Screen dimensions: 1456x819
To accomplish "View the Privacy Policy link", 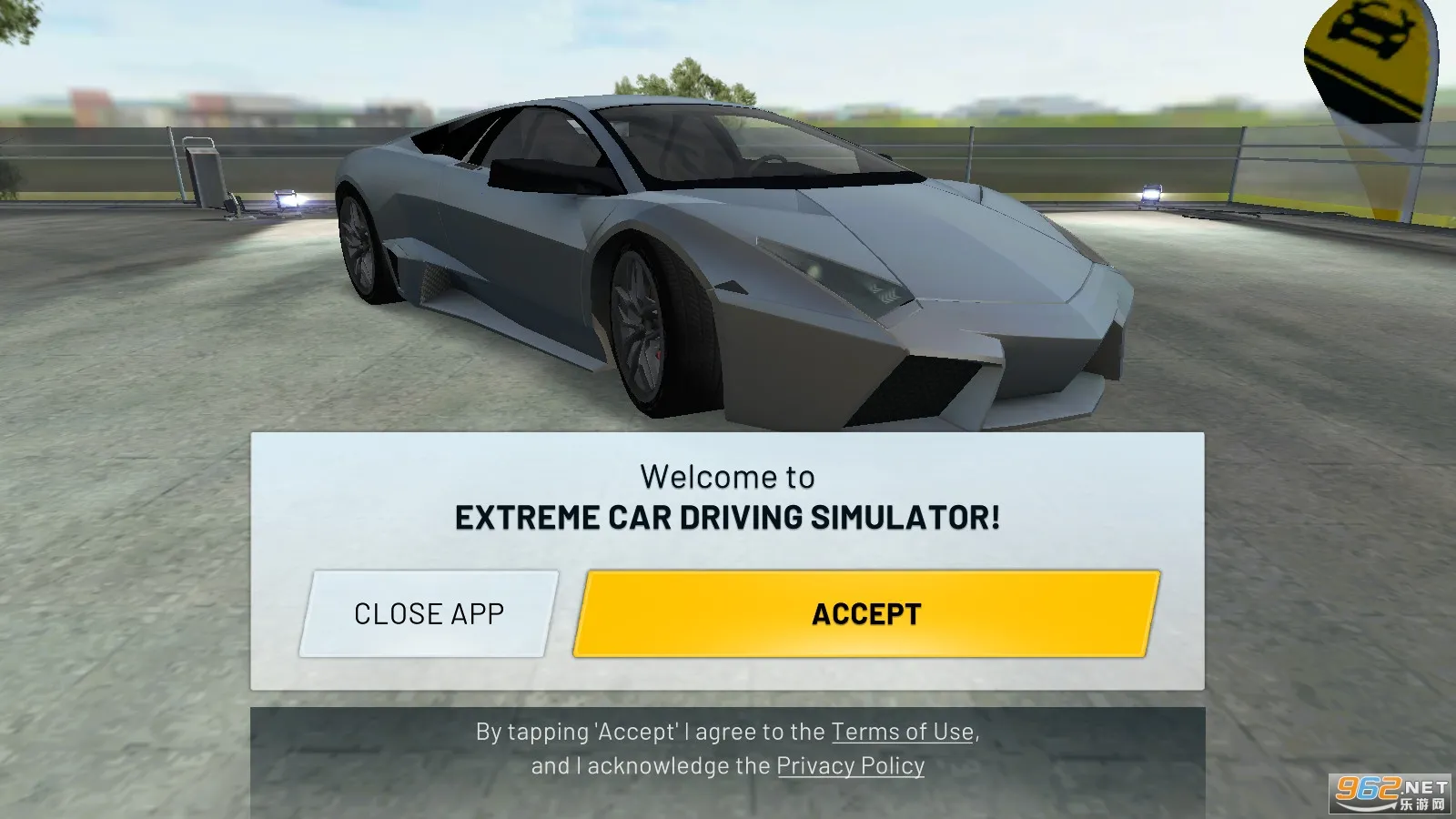I will coord(850,766).
